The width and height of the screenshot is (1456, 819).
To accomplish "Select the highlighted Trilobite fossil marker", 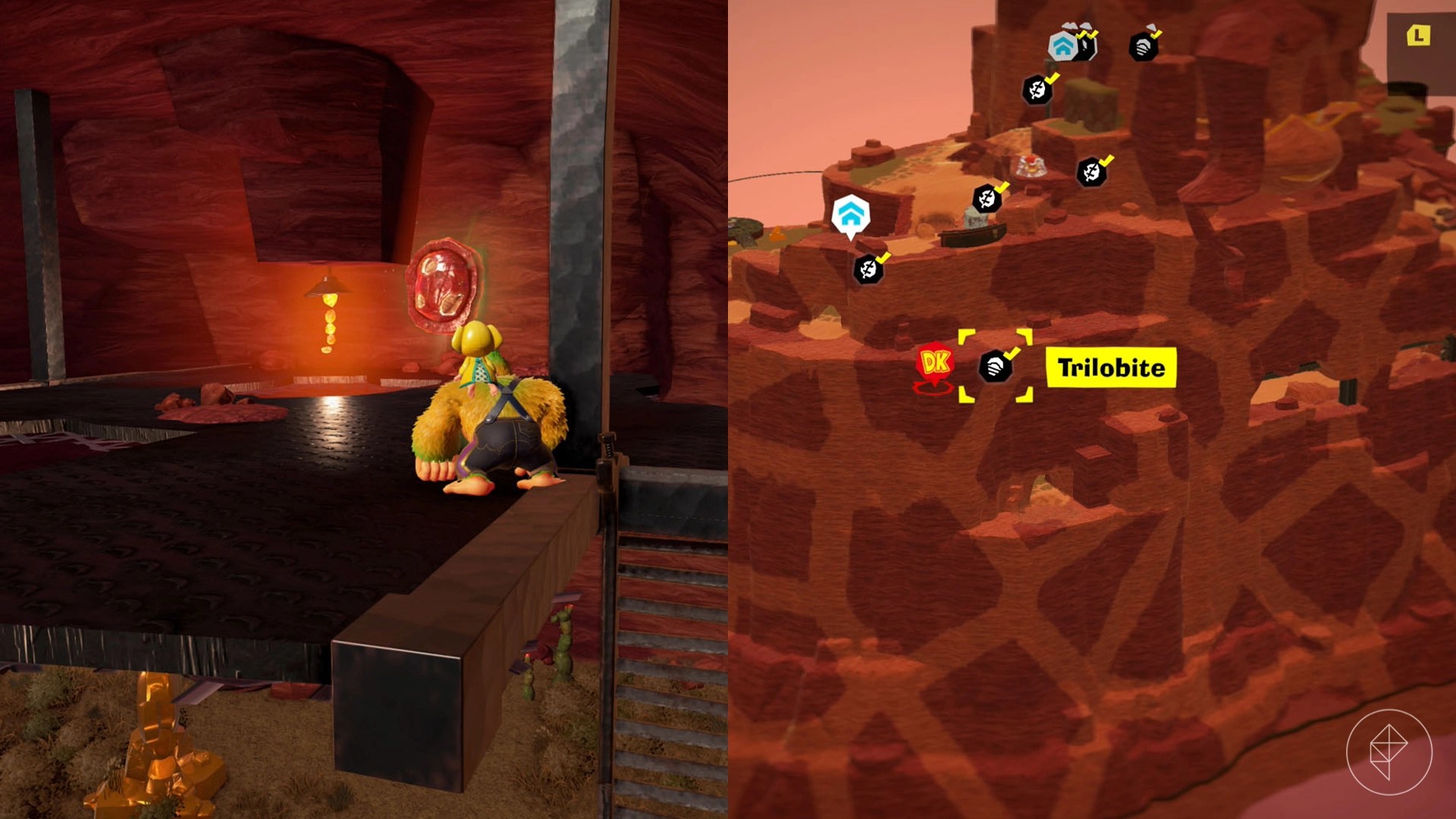I will pos(996,367).
